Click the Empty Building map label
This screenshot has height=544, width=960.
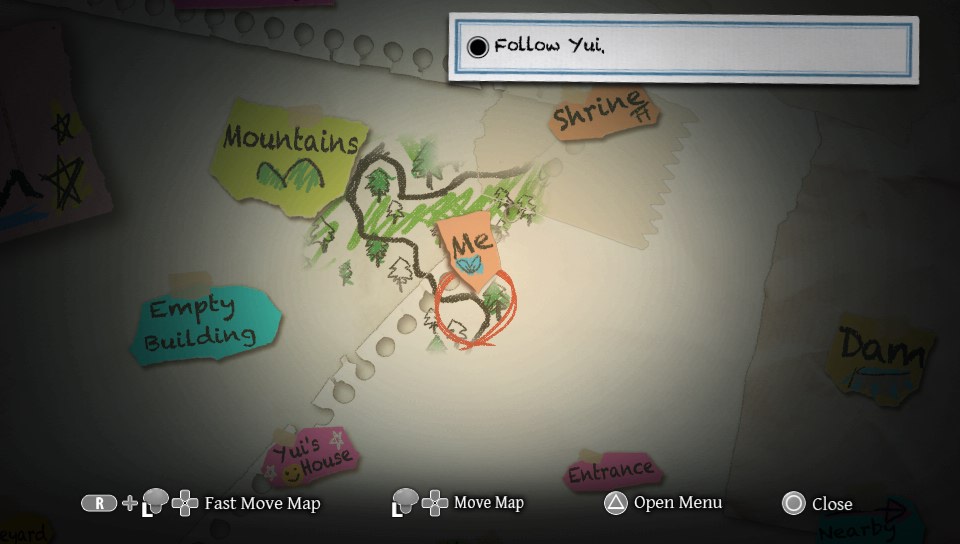tap(201, 324)
